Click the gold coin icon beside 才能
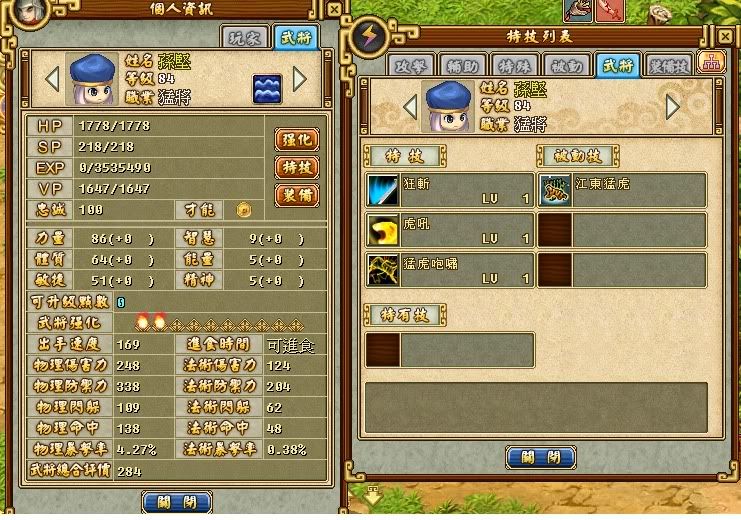The height and width of the screenshot is (520, 741). point(242,210)
